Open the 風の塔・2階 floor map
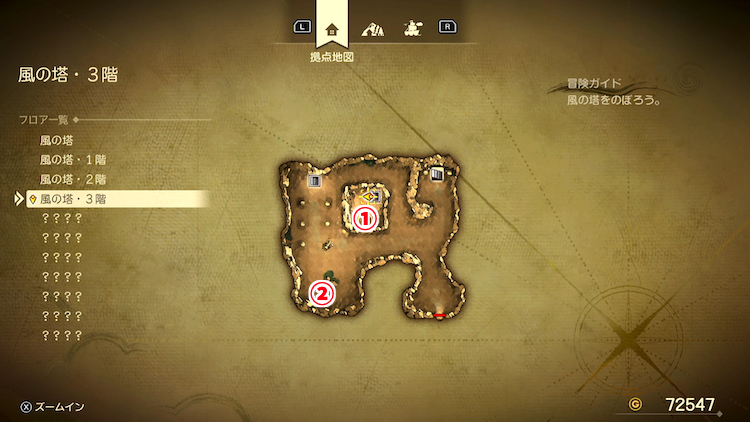Image resolution: width=750 pixels, height=422 pixels. (x=72, y=180)
